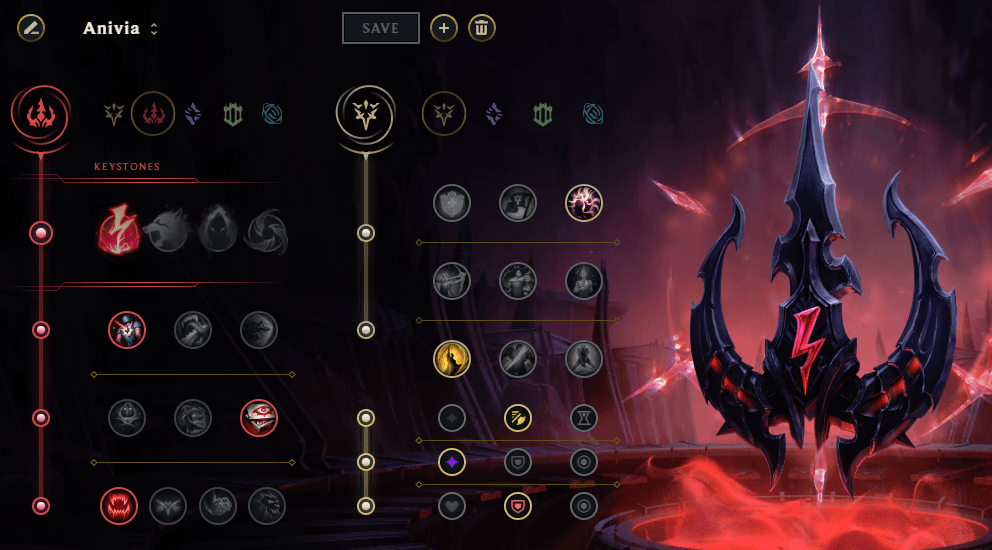Select the Presence of Mind rune
The image size is (992, 550).
pos(584,203)
